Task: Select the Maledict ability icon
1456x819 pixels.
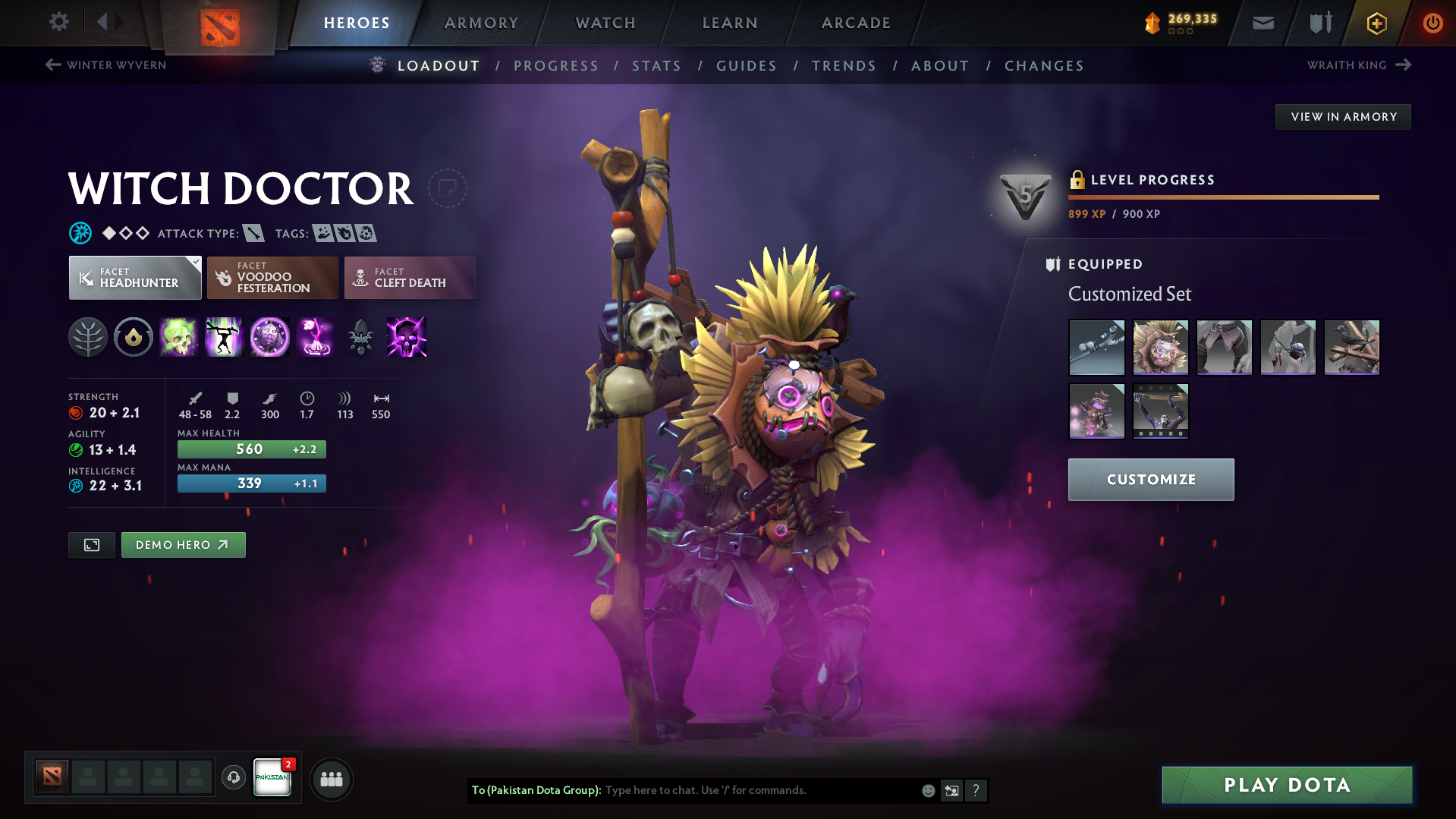Action: point(269,337)
